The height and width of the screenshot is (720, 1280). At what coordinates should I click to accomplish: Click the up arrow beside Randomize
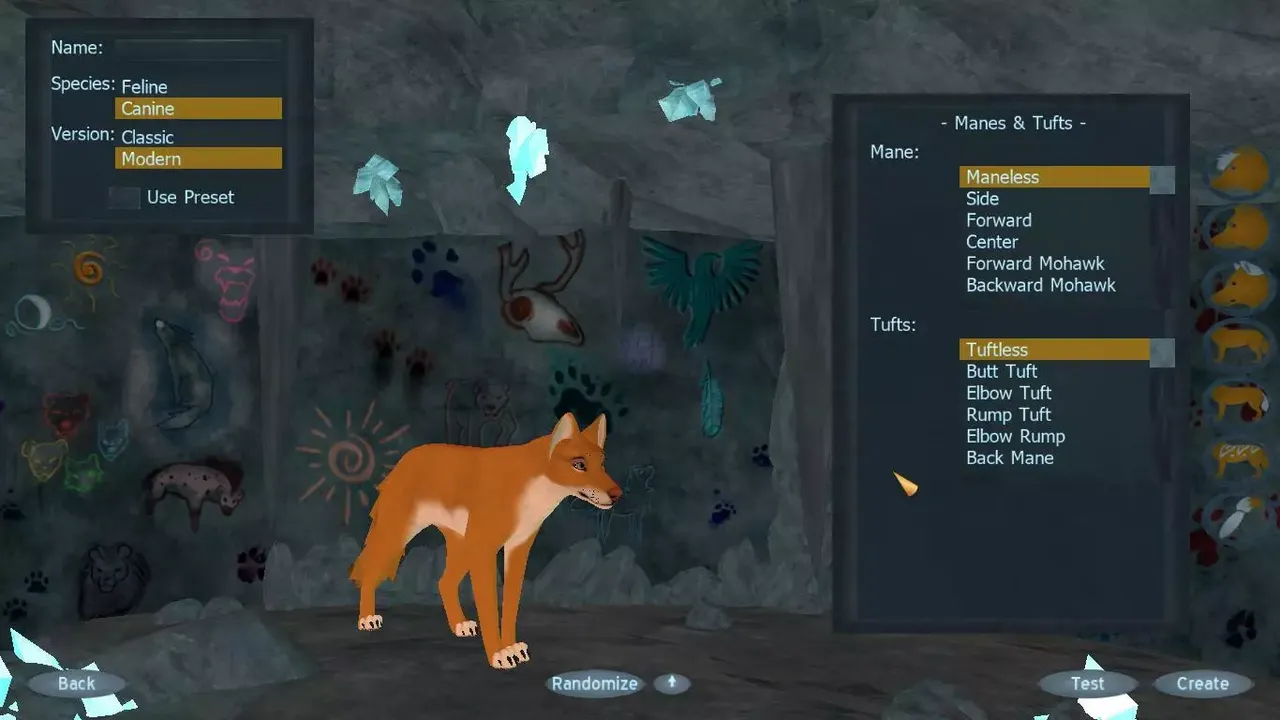tap(670, 683)
